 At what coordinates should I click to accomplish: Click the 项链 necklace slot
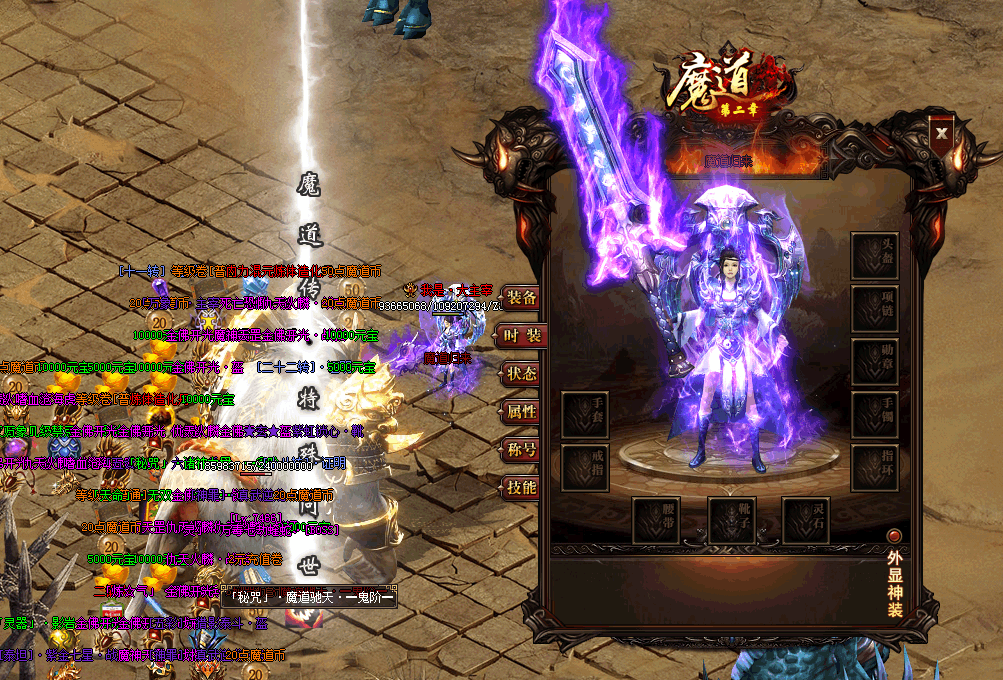click(x=875, y=309)
